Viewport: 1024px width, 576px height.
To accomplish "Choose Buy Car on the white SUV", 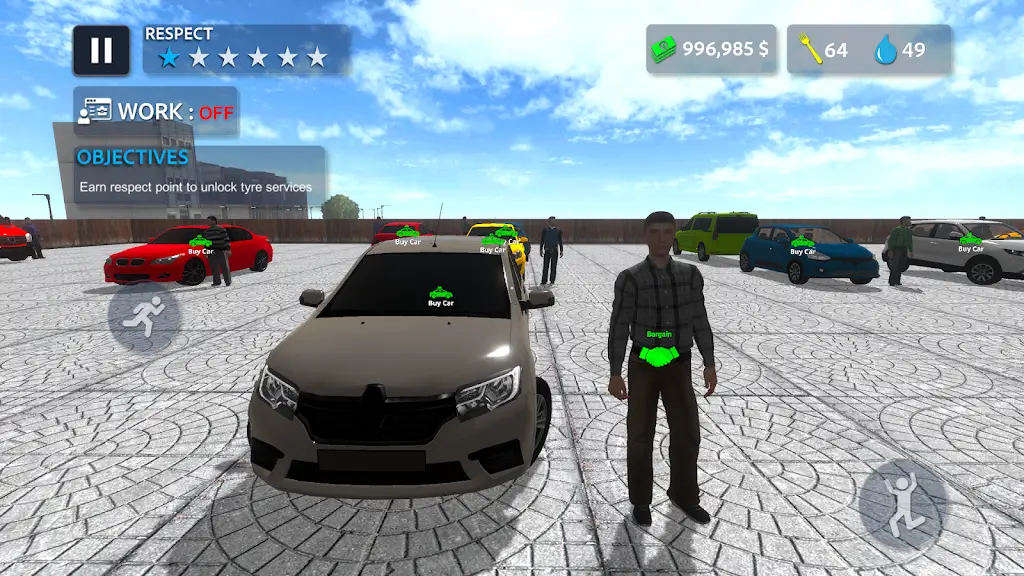I will click(x=970, y=242).
